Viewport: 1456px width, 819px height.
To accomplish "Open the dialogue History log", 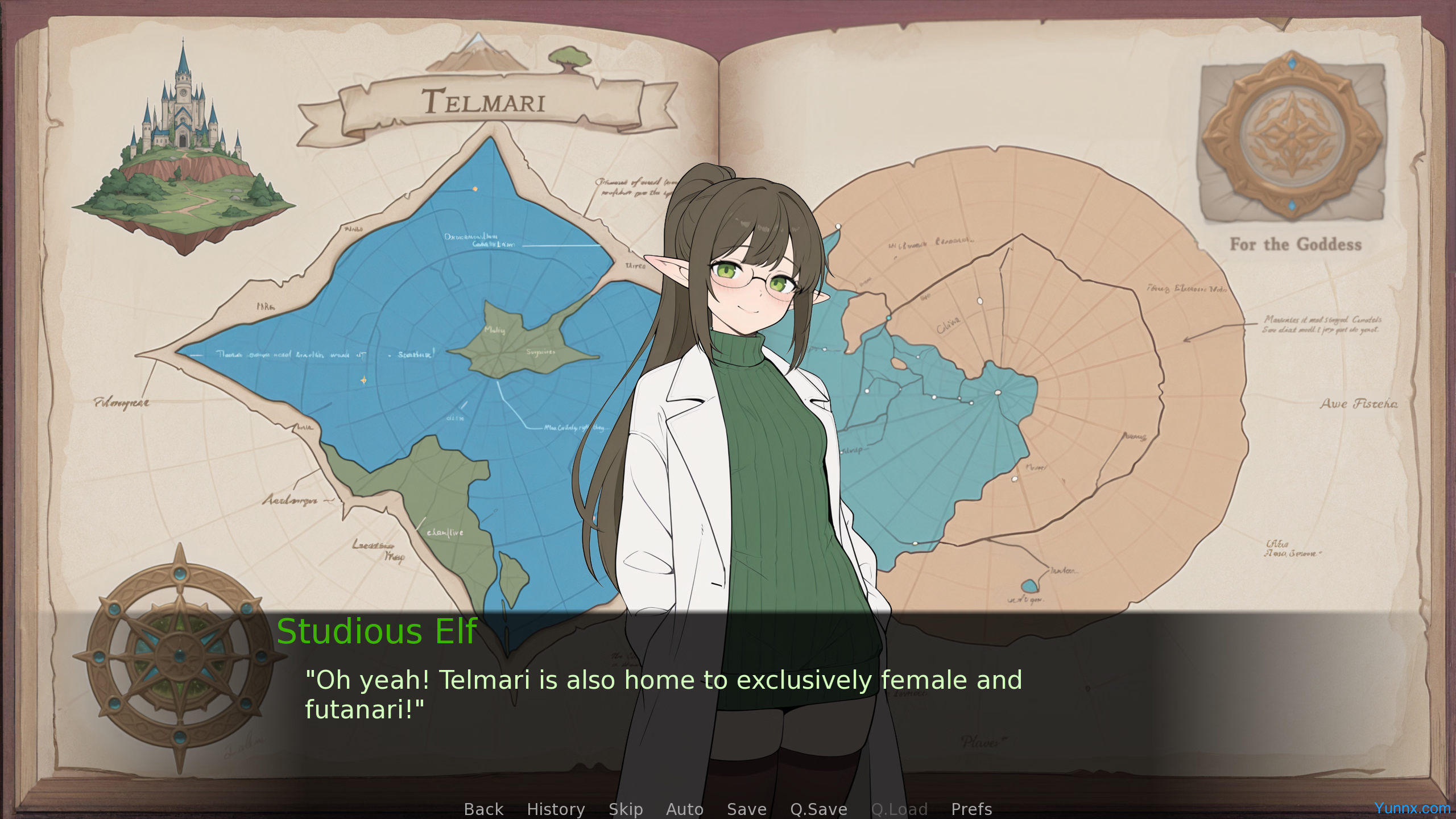I will tap(556, 809).
